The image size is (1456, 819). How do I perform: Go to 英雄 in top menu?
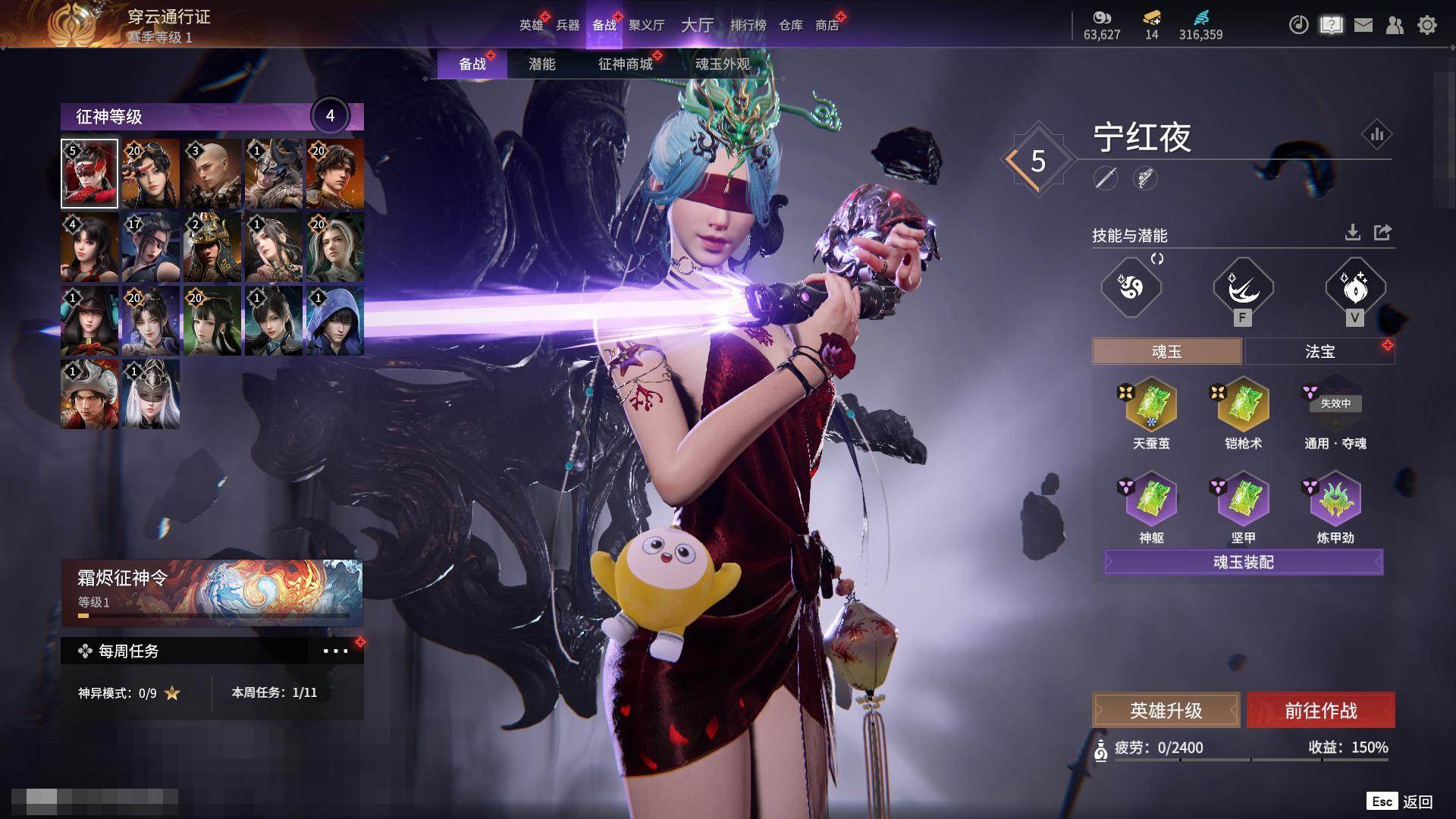coord(531,25)
